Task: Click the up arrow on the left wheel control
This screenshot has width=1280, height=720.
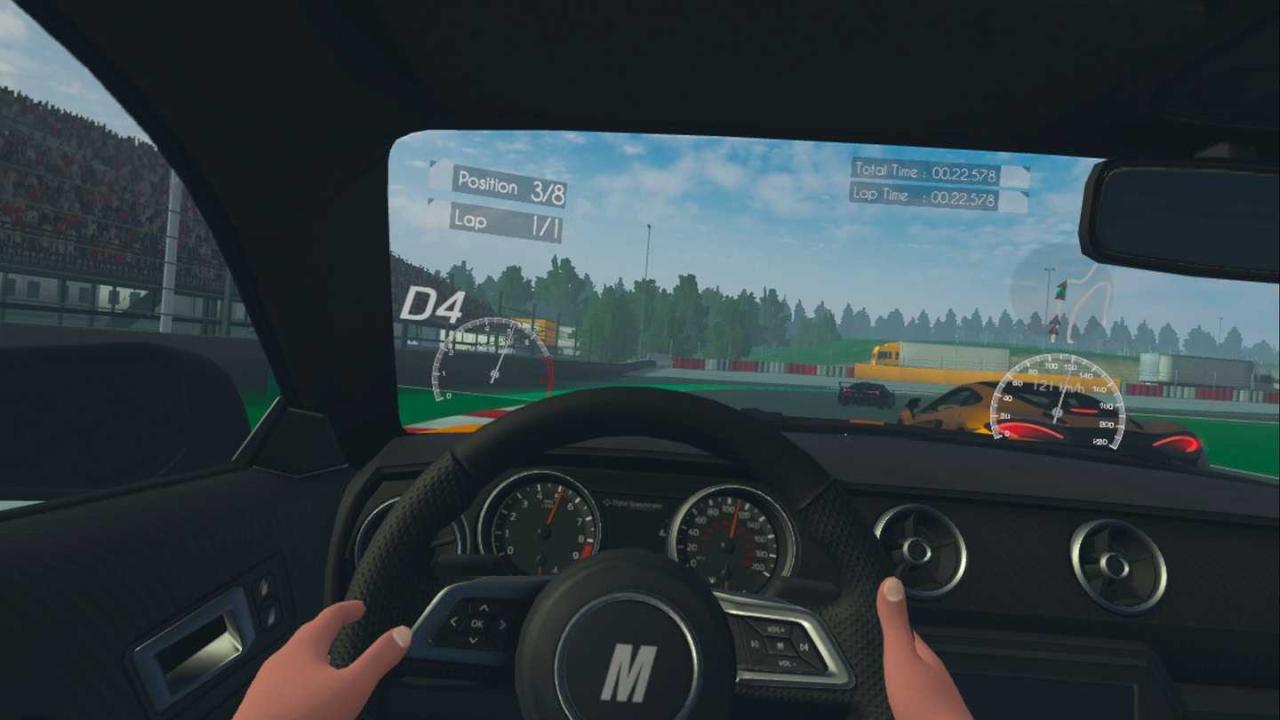Action: [x=484, y=608]
